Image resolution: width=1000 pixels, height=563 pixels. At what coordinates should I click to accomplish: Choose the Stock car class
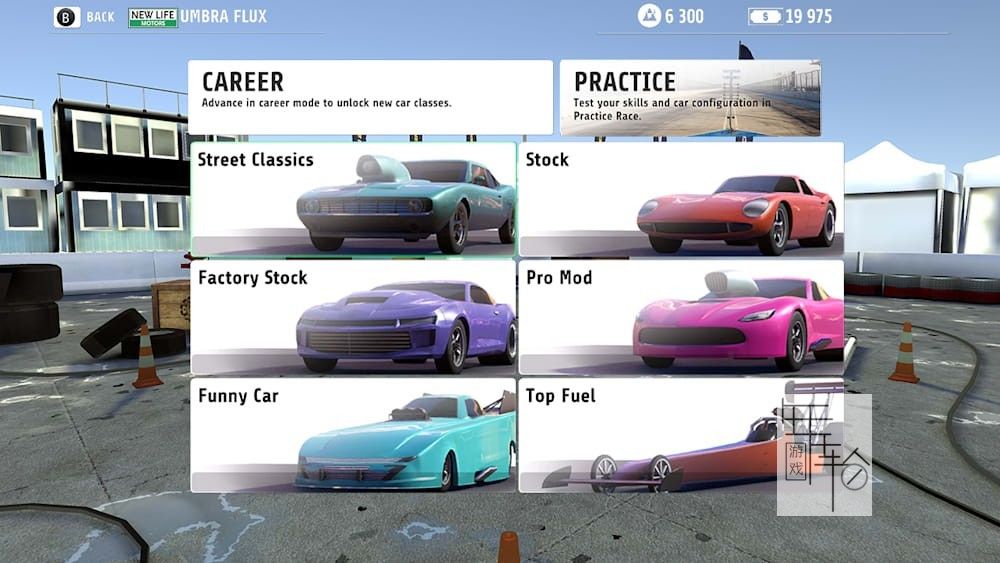681,199
